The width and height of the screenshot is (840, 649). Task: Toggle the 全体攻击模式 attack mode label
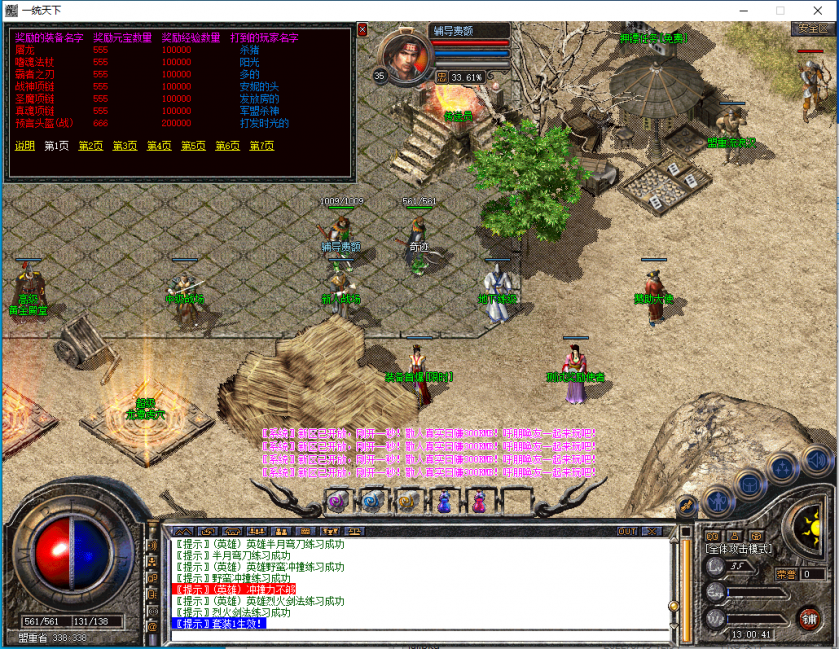click(737, 549)
